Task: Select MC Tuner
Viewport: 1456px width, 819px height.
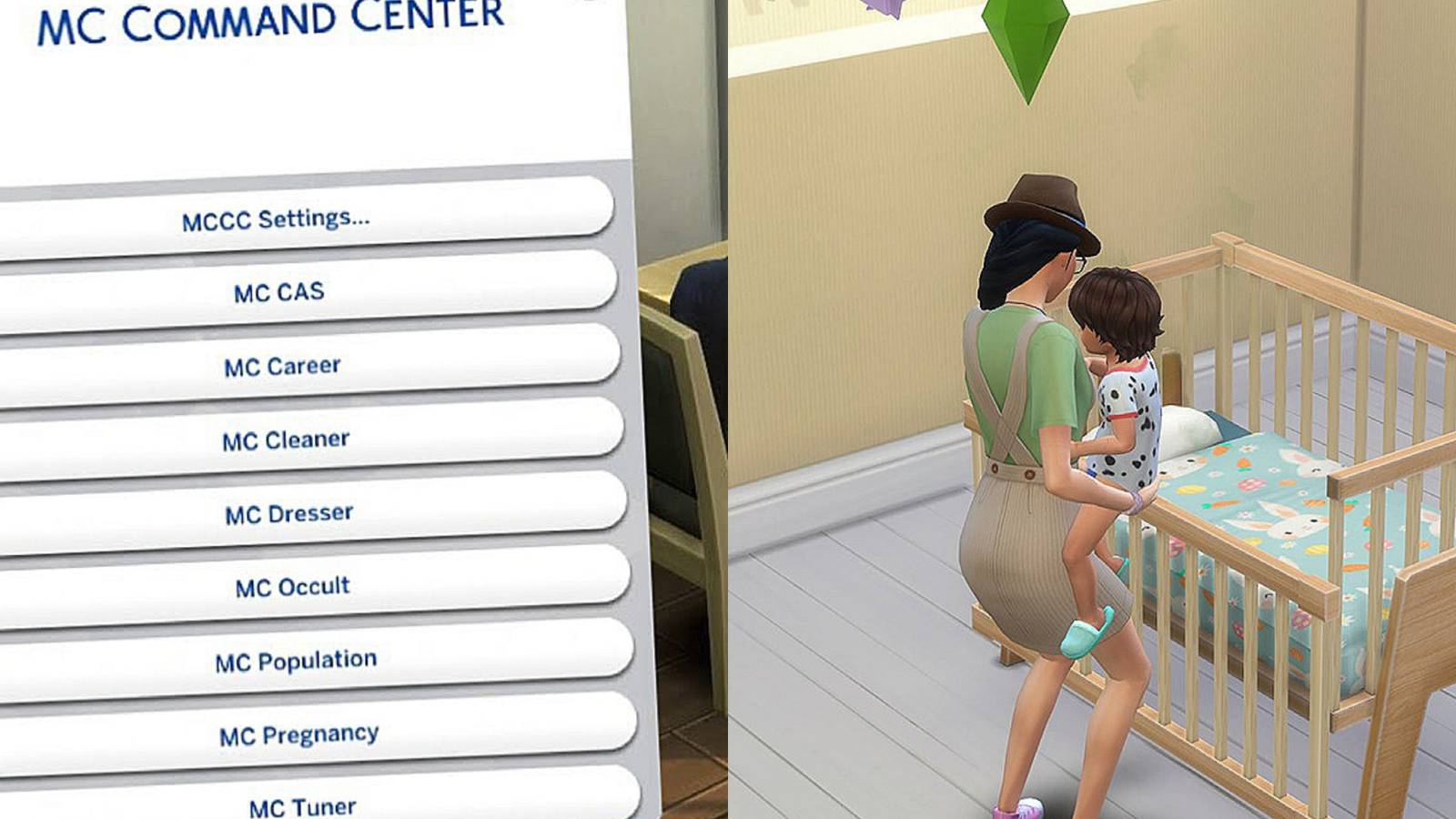Action: click(x=300, y=803)
